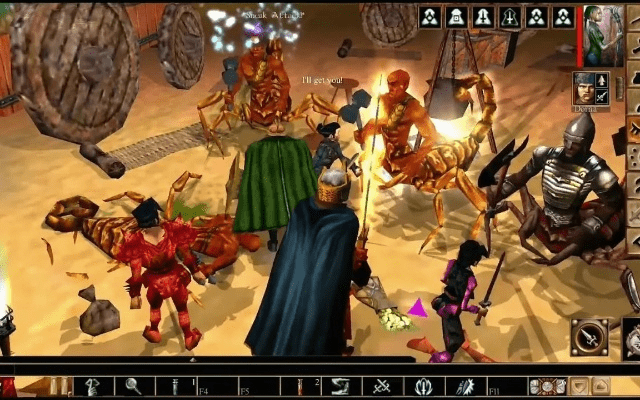The image size is (640, 400).
Task: Click the player character portrait
Action: (x=603, y=37)
